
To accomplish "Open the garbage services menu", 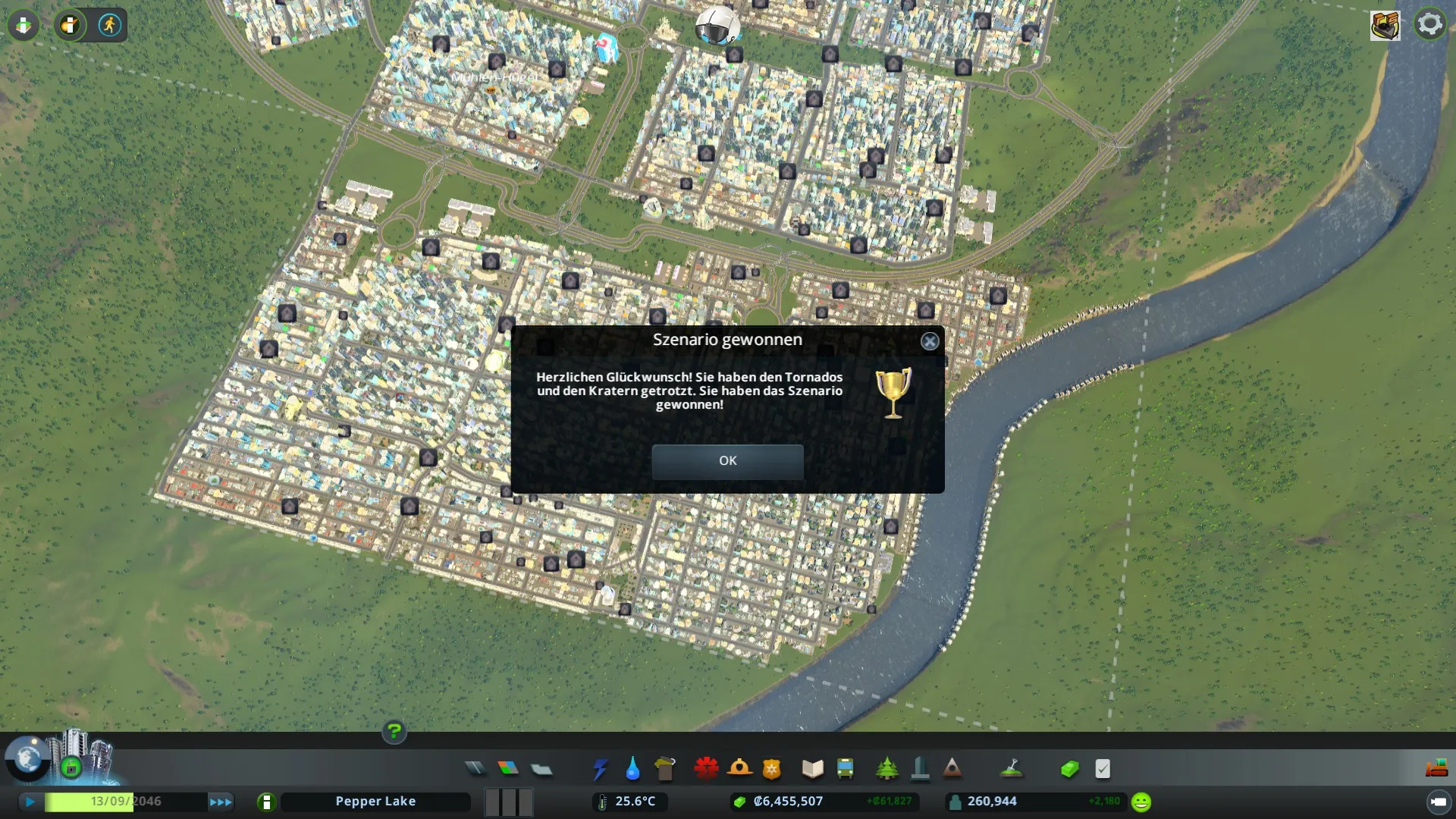I will (665, 769).
